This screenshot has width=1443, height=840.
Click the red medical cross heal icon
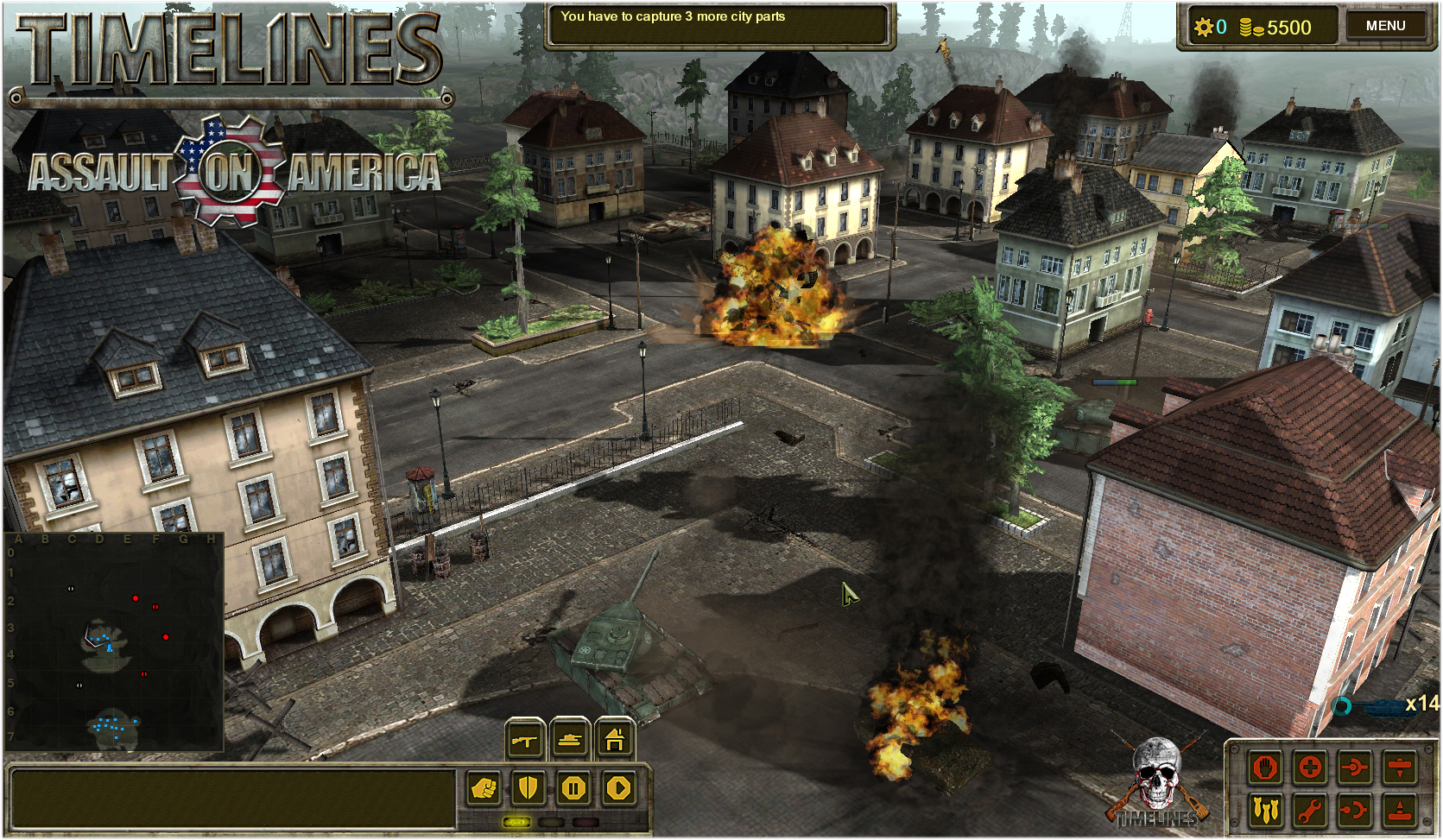1311,767
